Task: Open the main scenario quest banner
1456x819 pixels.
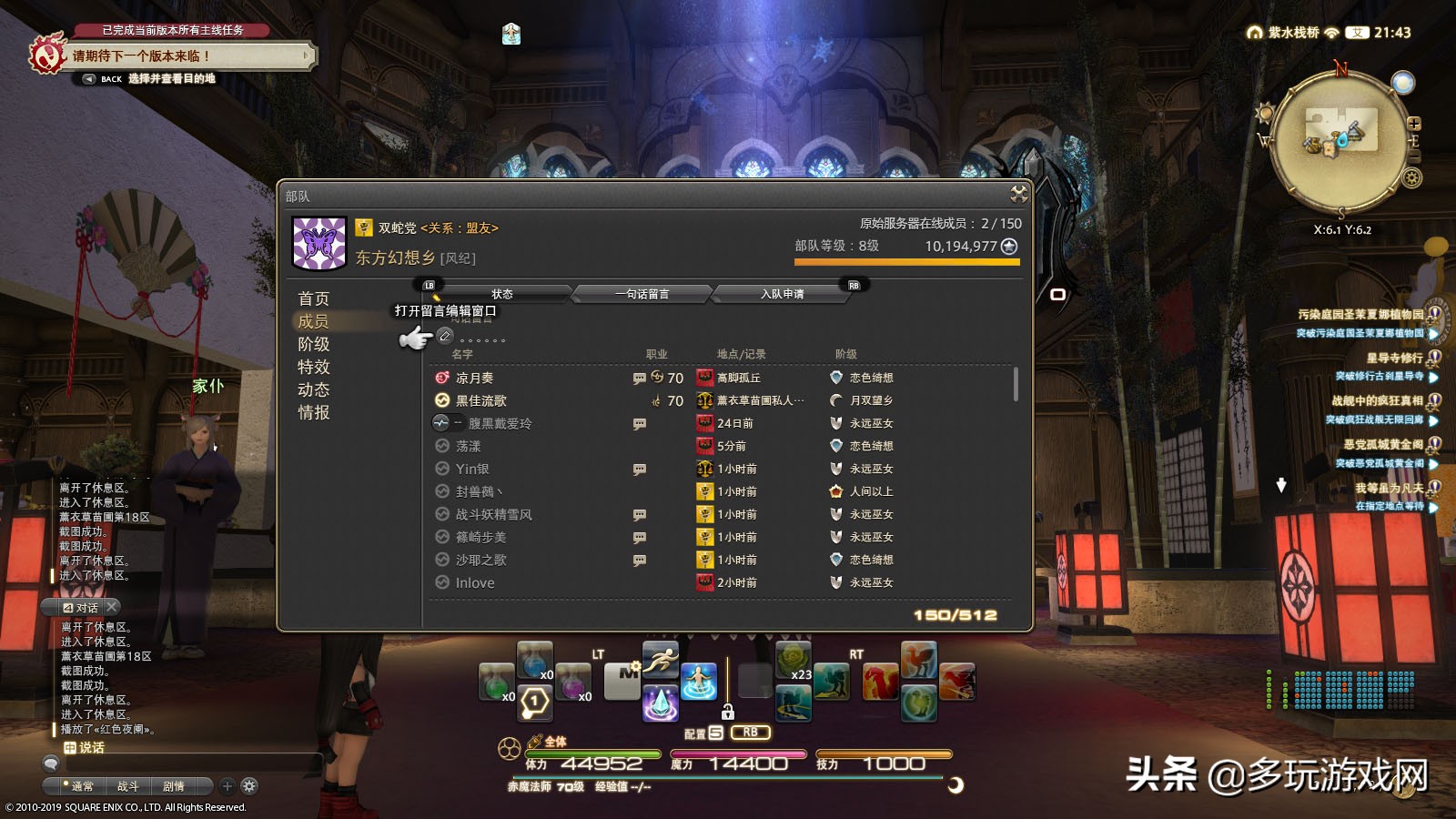Action: pyautogui.click(x=182, y=56)
